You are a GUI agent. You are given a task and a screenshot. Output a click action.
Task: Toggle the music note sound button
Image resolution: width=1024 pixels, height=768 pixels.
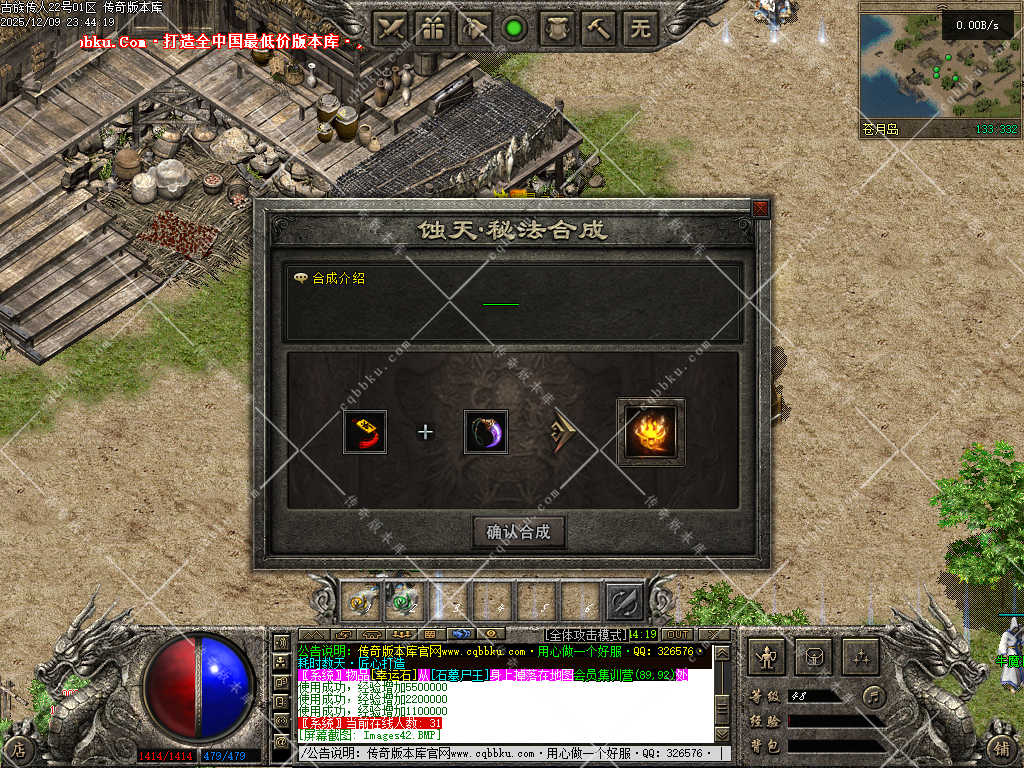click(875, 695)
